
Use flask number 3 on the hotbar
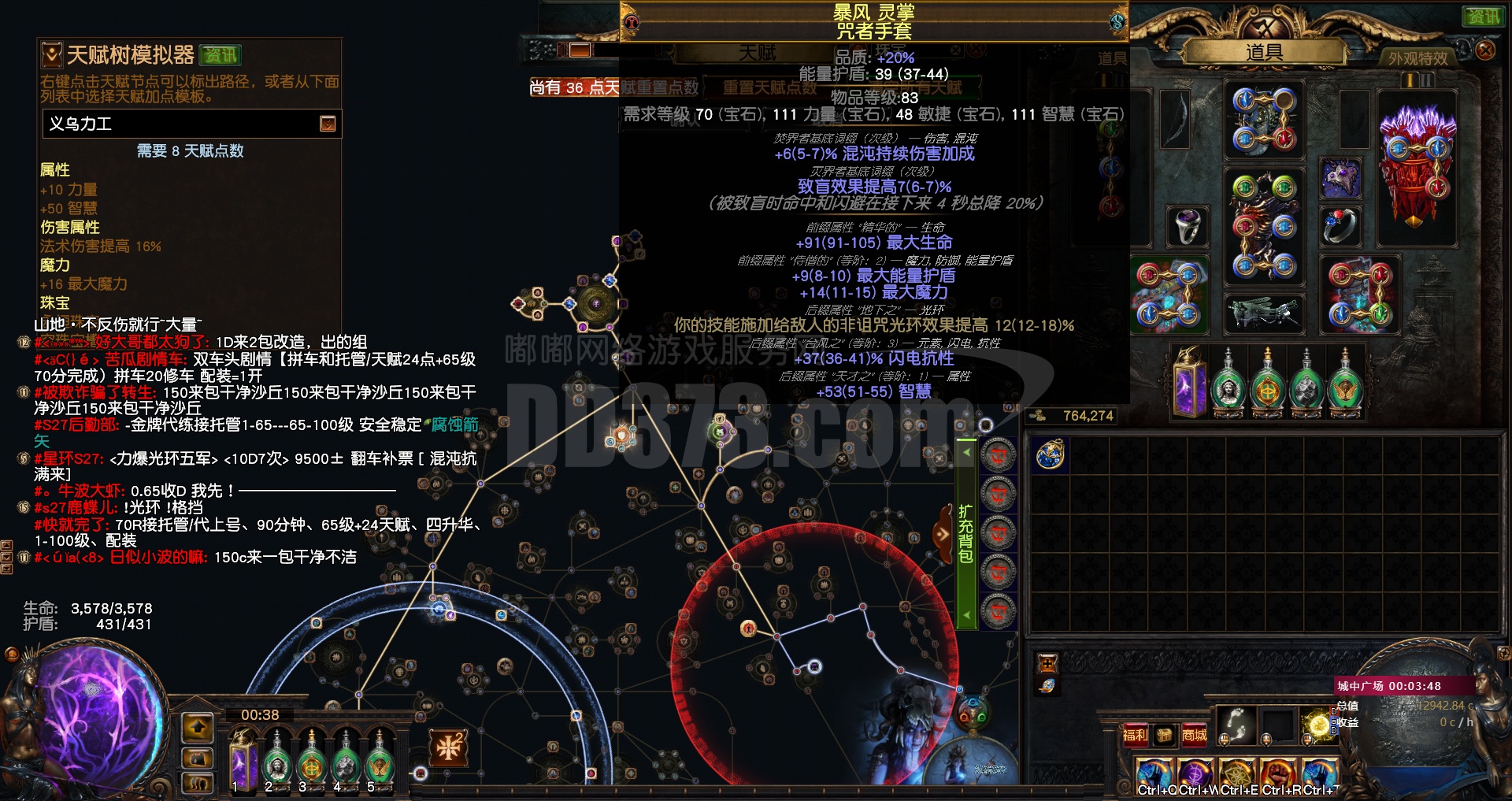311,761
